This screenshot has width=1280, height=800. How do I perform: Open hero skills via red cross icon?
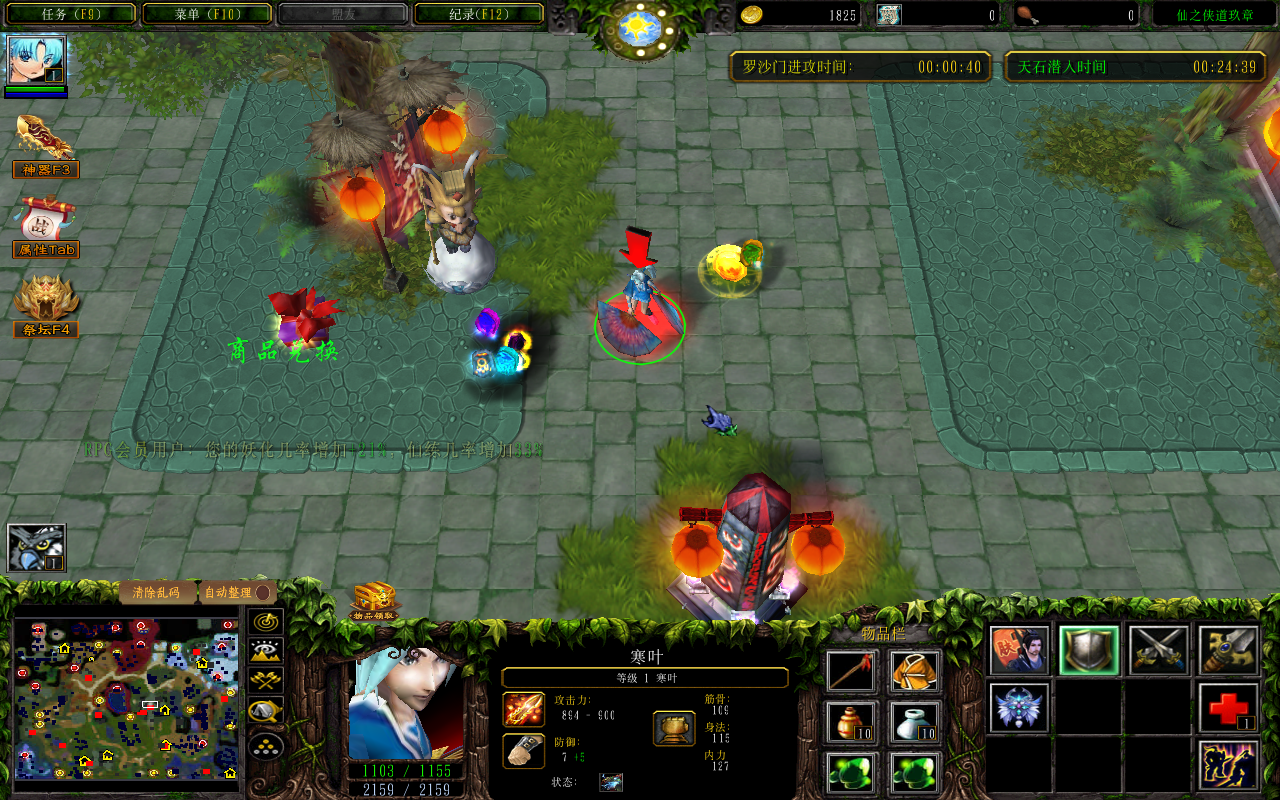pyautogui.click(x=1228, y=709)
